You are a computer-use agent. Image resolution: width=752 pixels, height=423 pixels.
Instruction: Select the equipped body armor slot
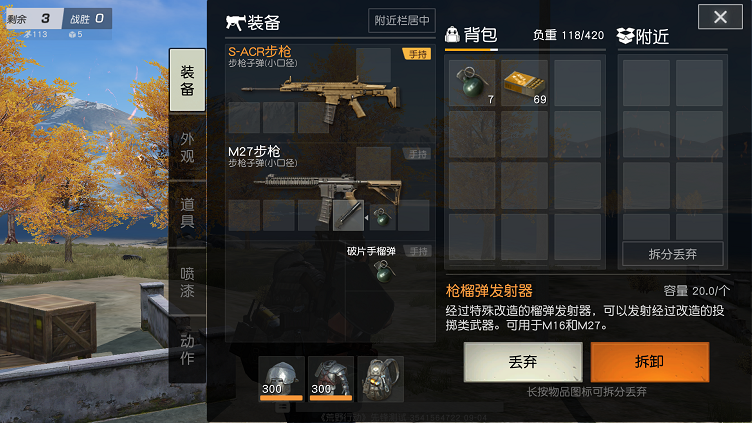pyautogui.click(x=331, y=379)
